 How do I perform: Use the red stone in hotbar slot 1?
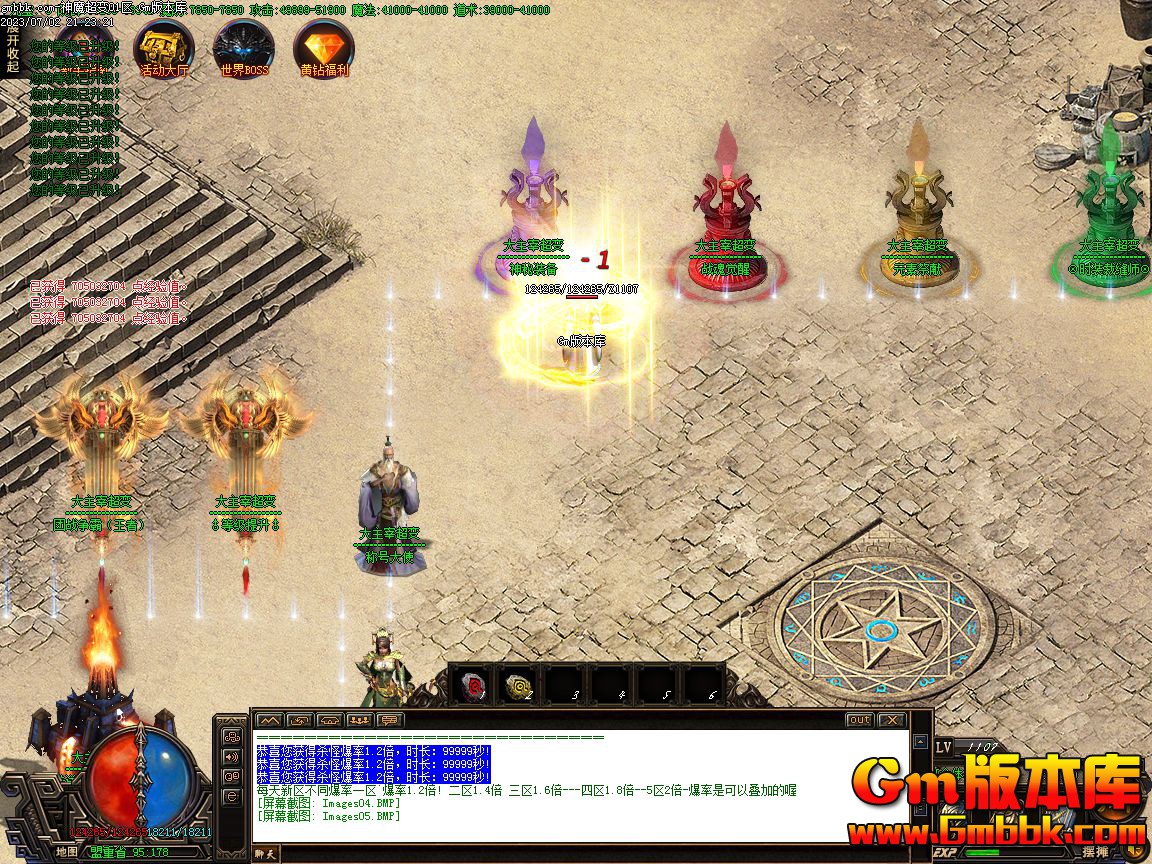pyautogui.click(x=472, y=685)
